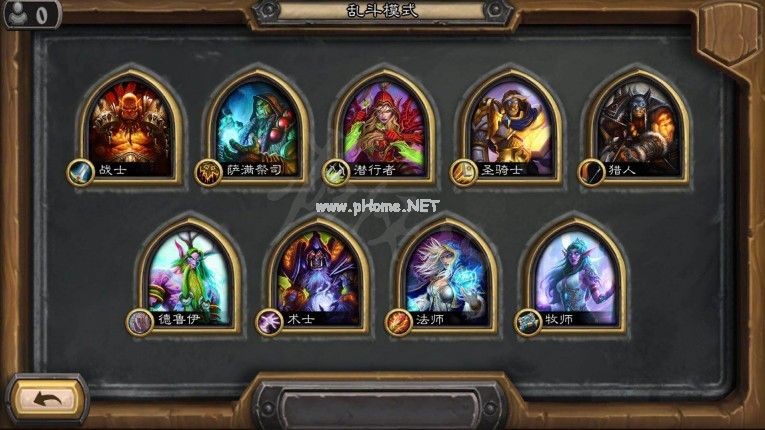This screenshot has width=765, height=430.
Task: Go back with the arrow button
Action: pos(46,399)
